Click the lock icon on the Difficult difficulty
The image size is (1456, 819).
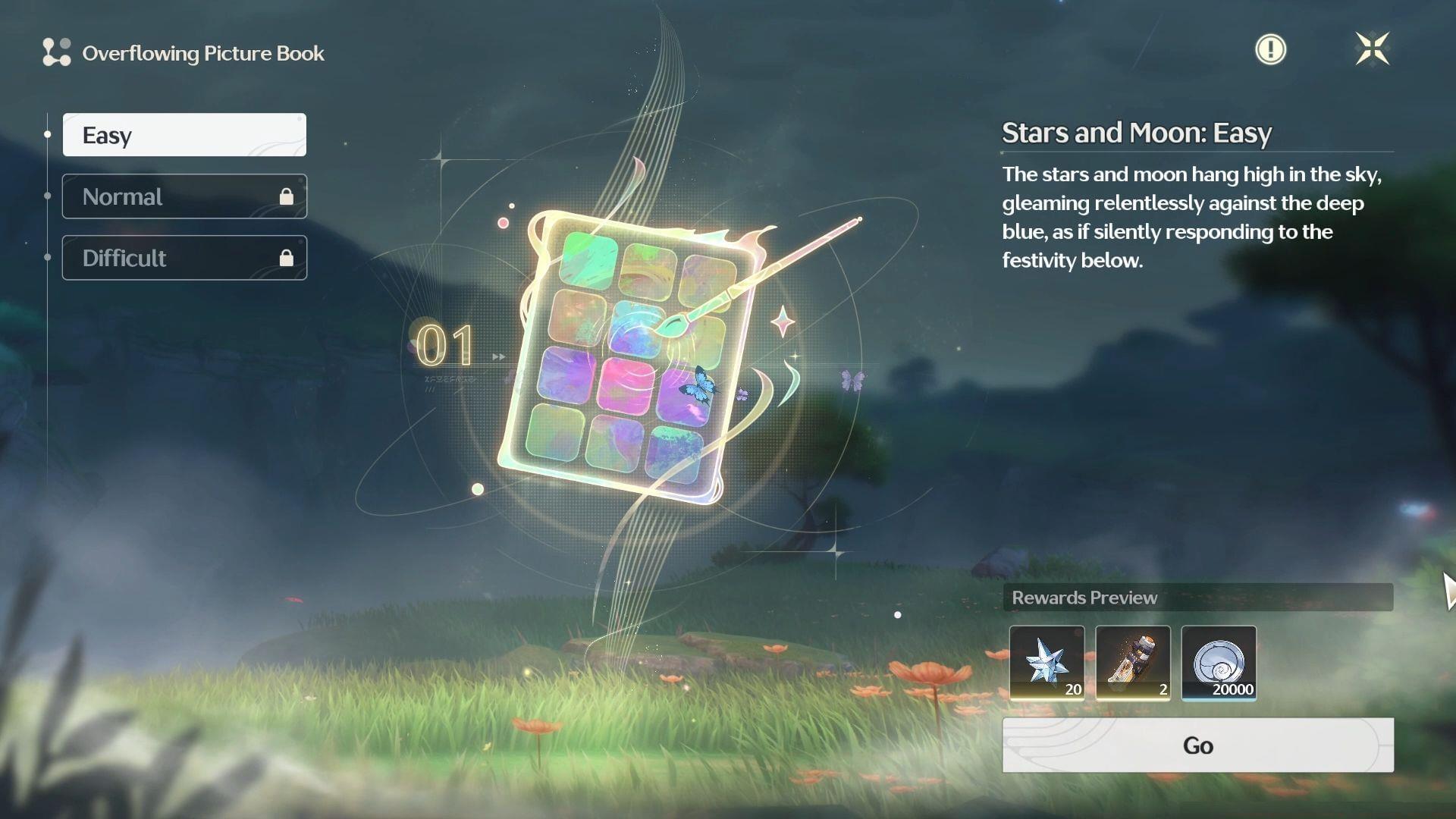pyautogui.click(x=287, y=257)
